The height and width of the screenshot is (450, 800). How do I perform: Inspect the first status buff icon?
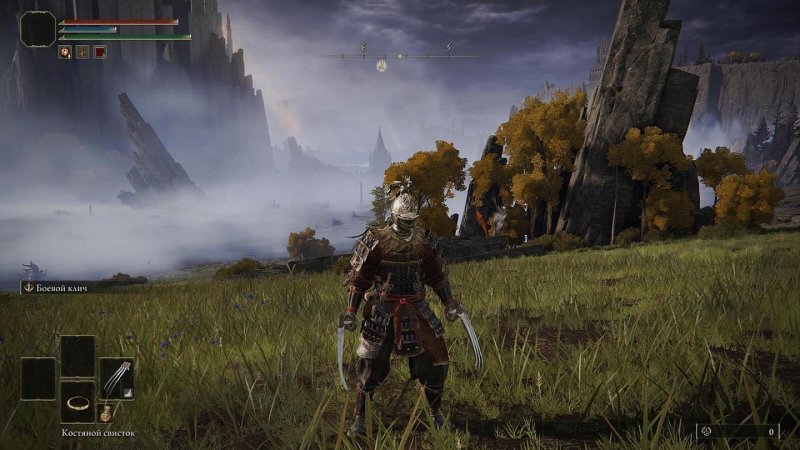point(64,52)
